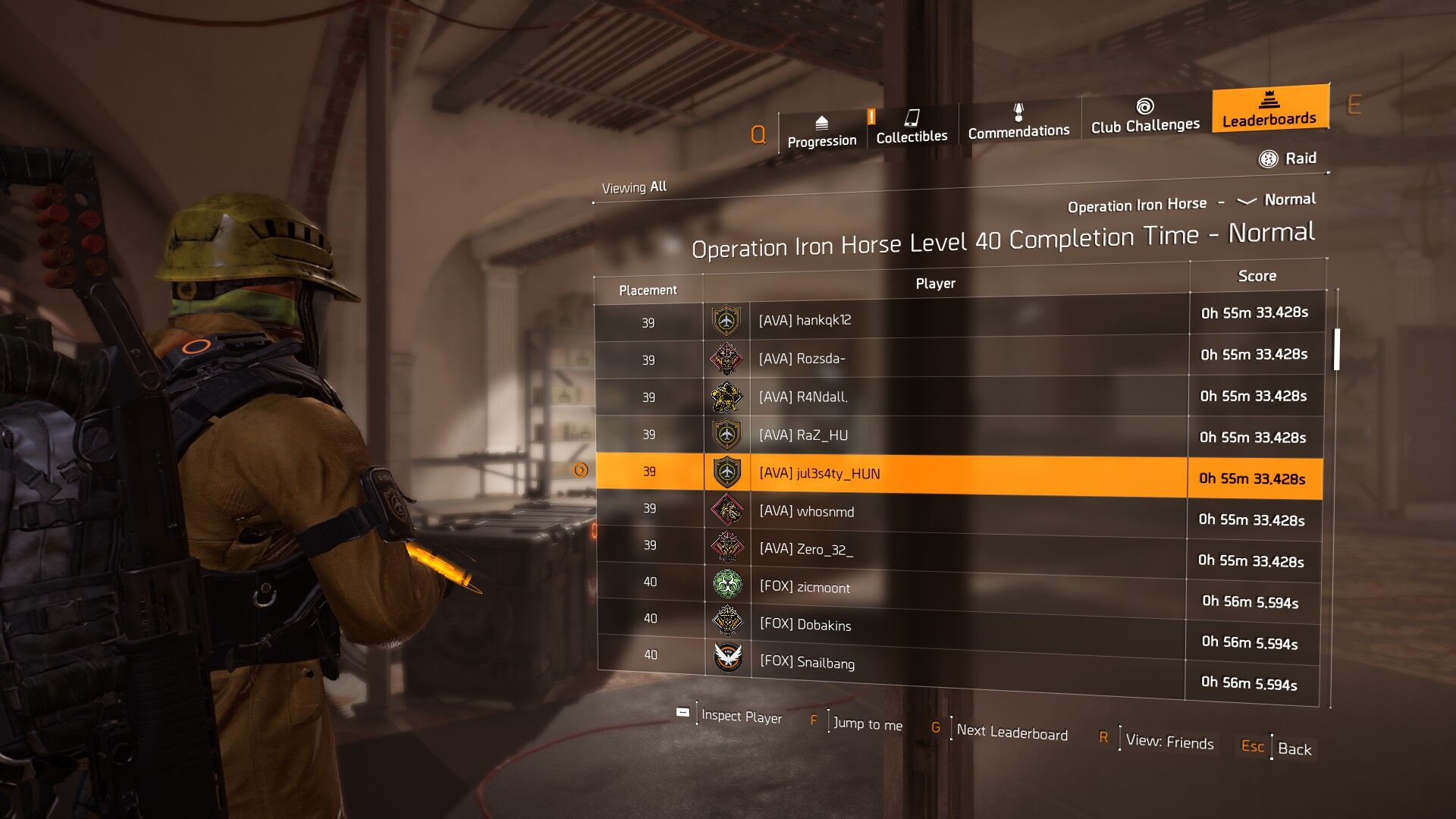Screen dimensions: 1456x819
Task: Click the Inspect Player option
Action: (x=740, y=717)
